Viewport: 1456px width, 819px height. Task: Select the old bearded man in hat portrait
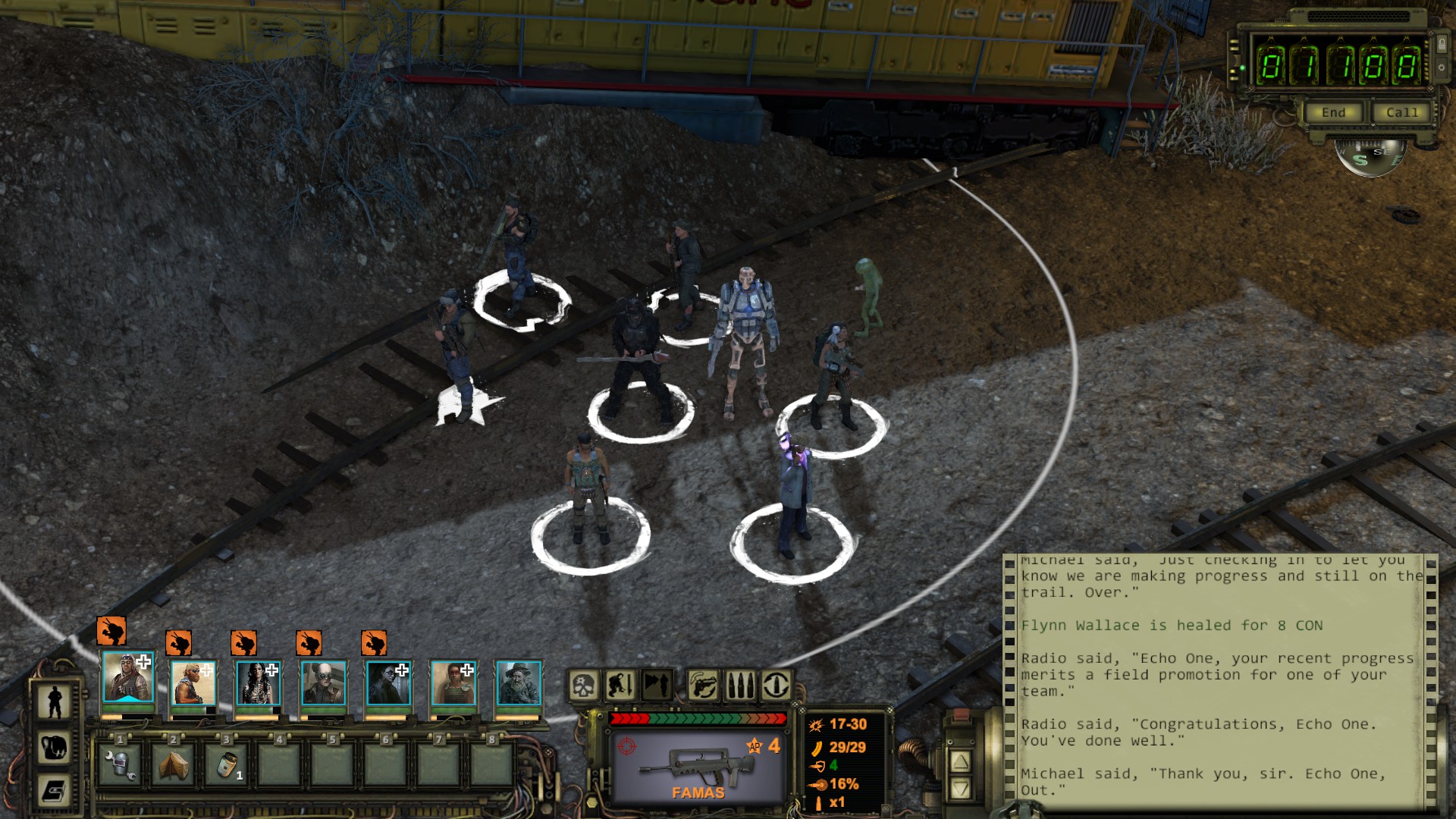click(519, 682)
